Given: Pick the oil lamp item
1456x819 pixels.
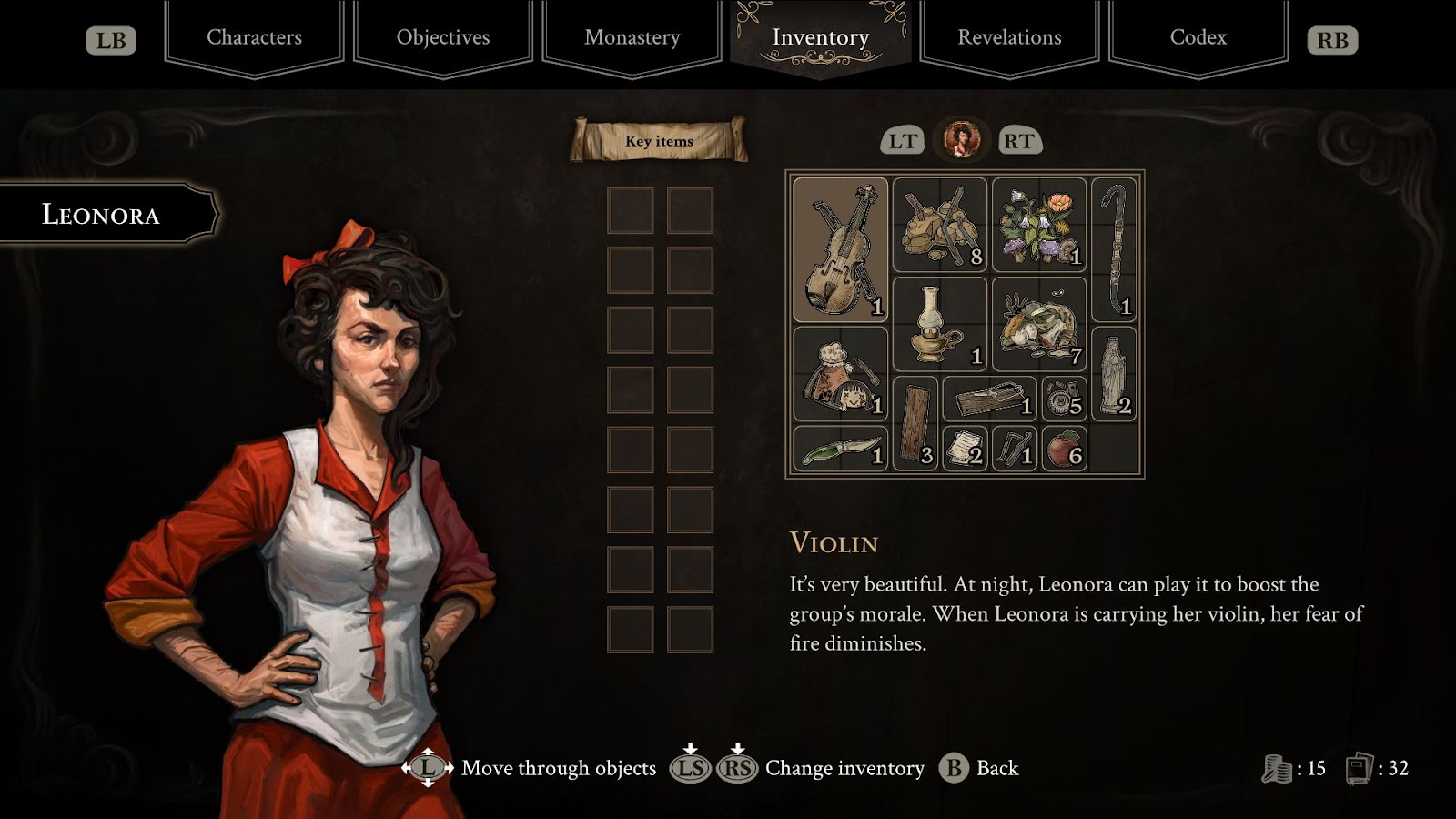Looking at the screenshot, I should [x=939, y=324].
